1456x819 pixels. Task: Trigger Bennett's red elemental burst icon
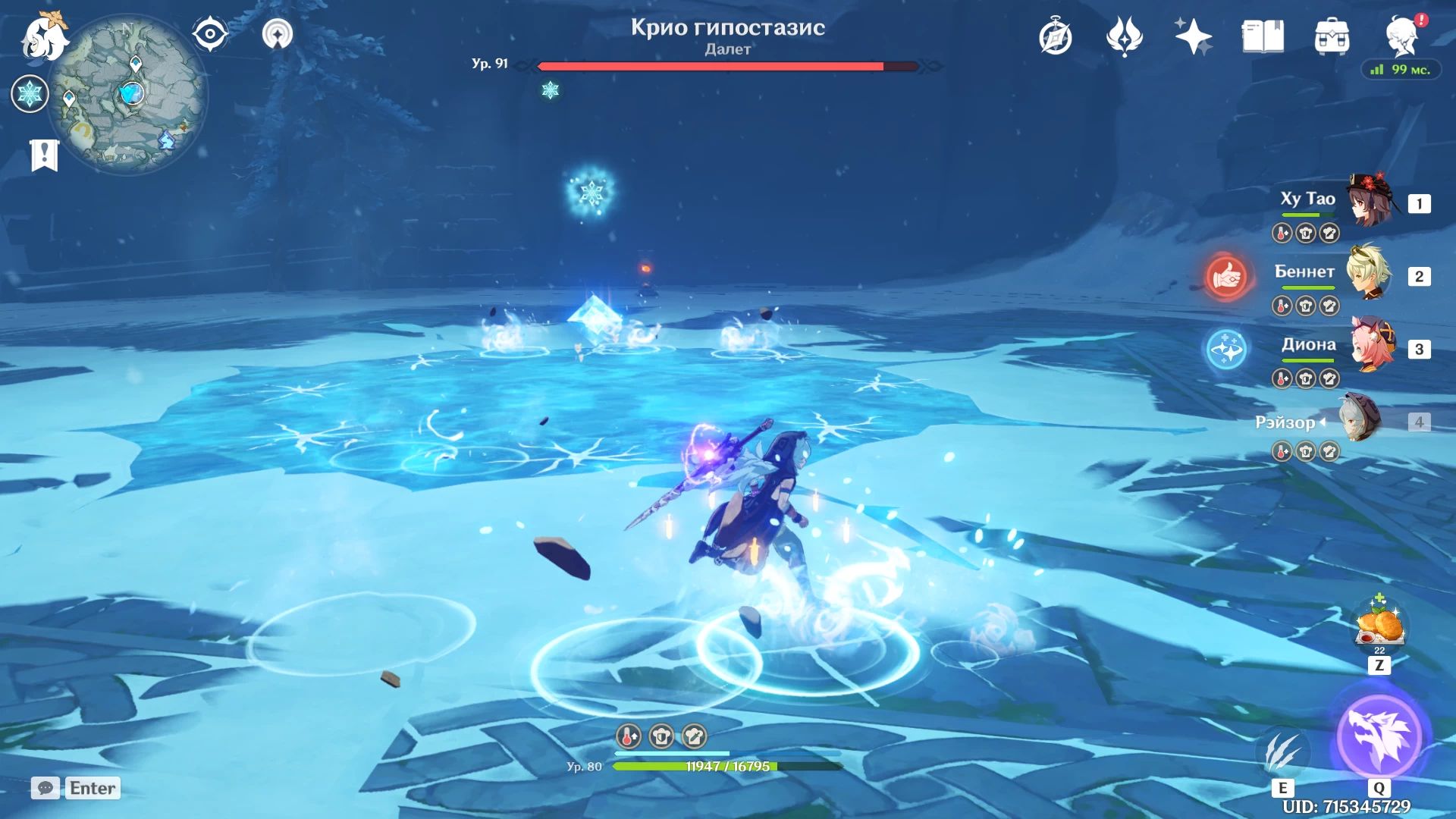click(1226, 276)
